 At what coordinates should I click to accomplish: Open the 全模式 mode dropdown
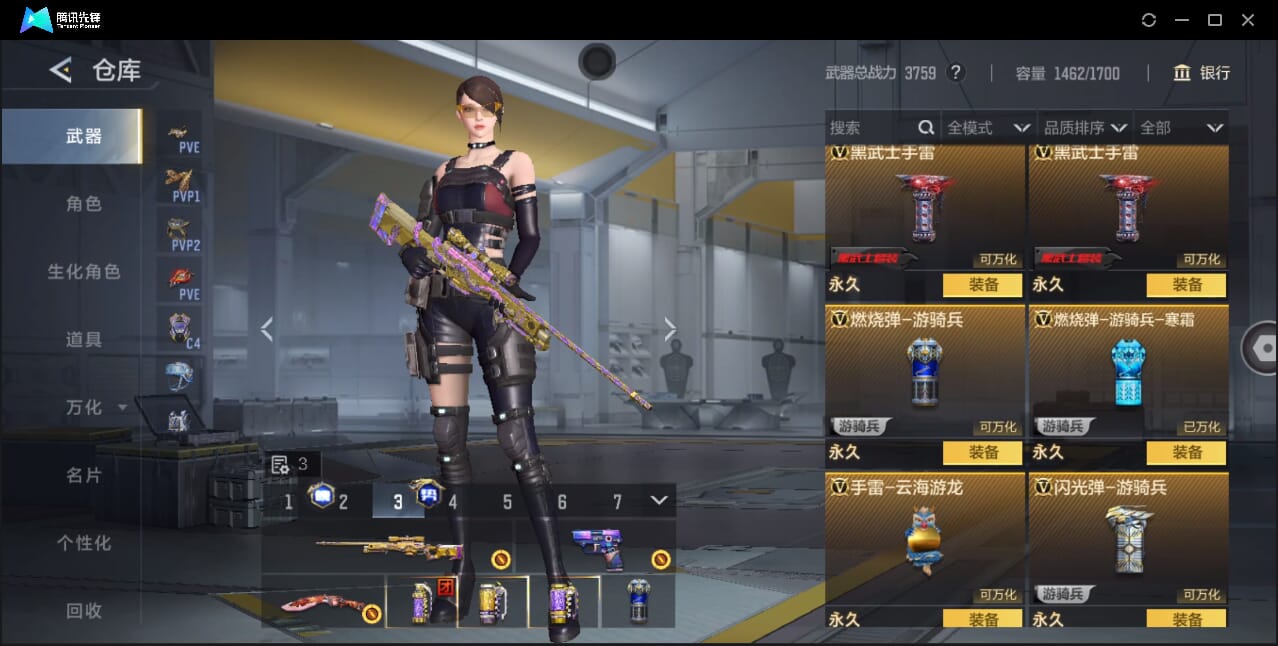[x=987, y=128]
